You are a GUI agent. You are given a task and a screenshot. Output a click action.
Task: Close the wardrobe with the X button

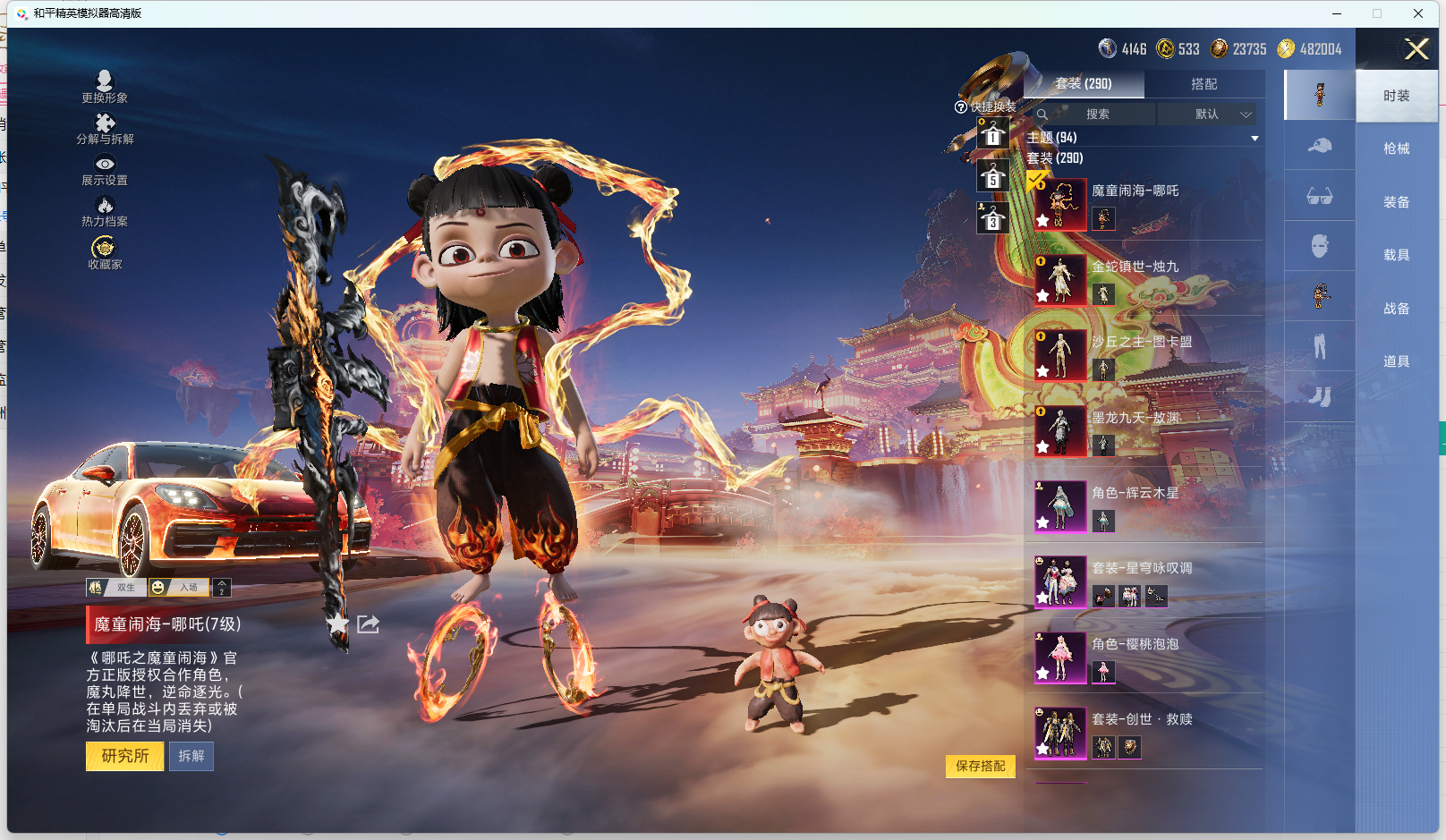coord(1416,49)
